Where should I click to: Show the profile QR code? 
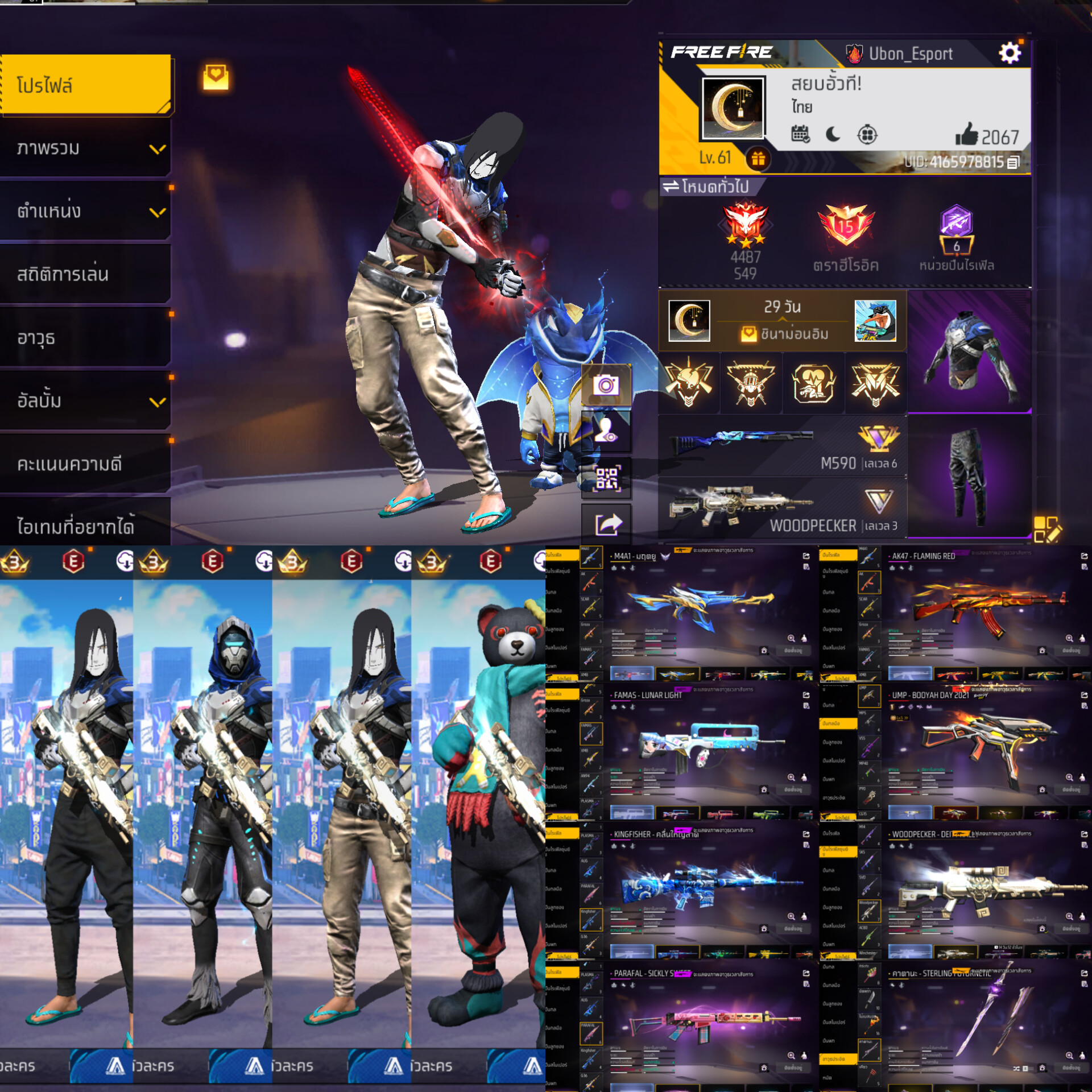click(606, 478)
